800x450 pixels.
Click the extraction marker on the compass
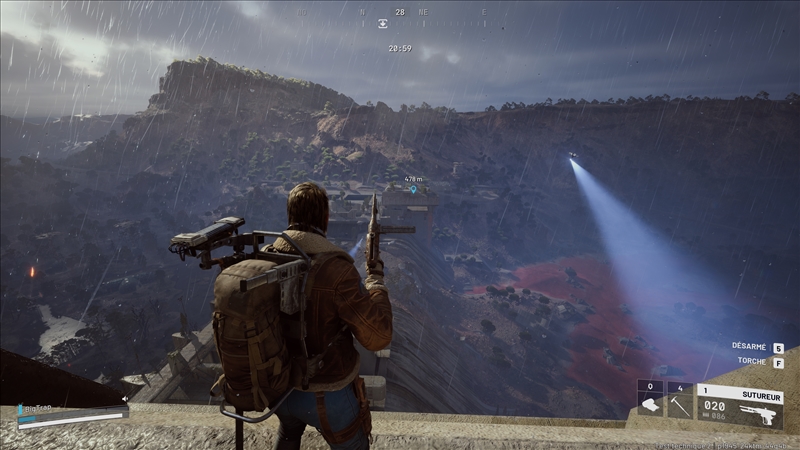coord(382,24)
